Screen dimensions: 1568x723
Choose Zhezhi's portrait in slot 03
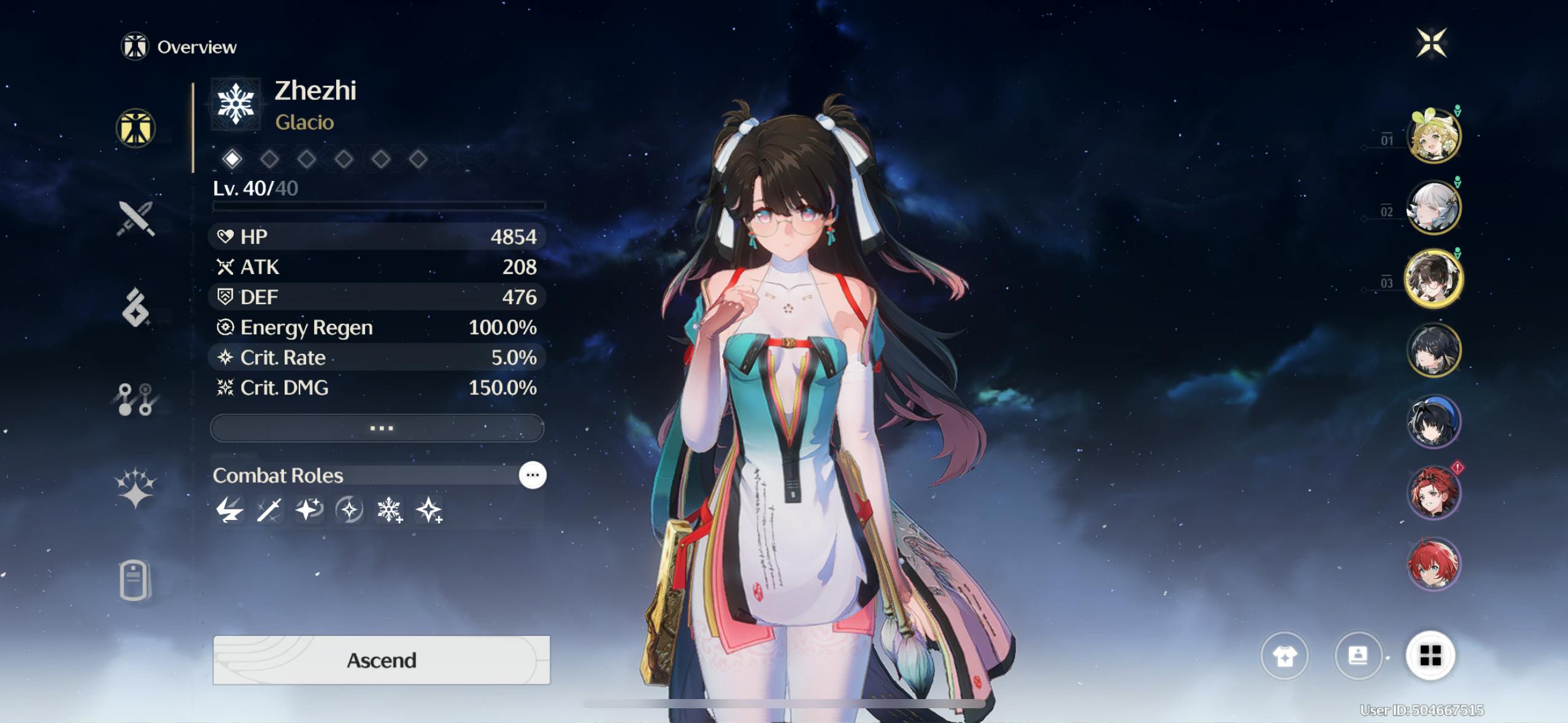tap(1434, 279)
